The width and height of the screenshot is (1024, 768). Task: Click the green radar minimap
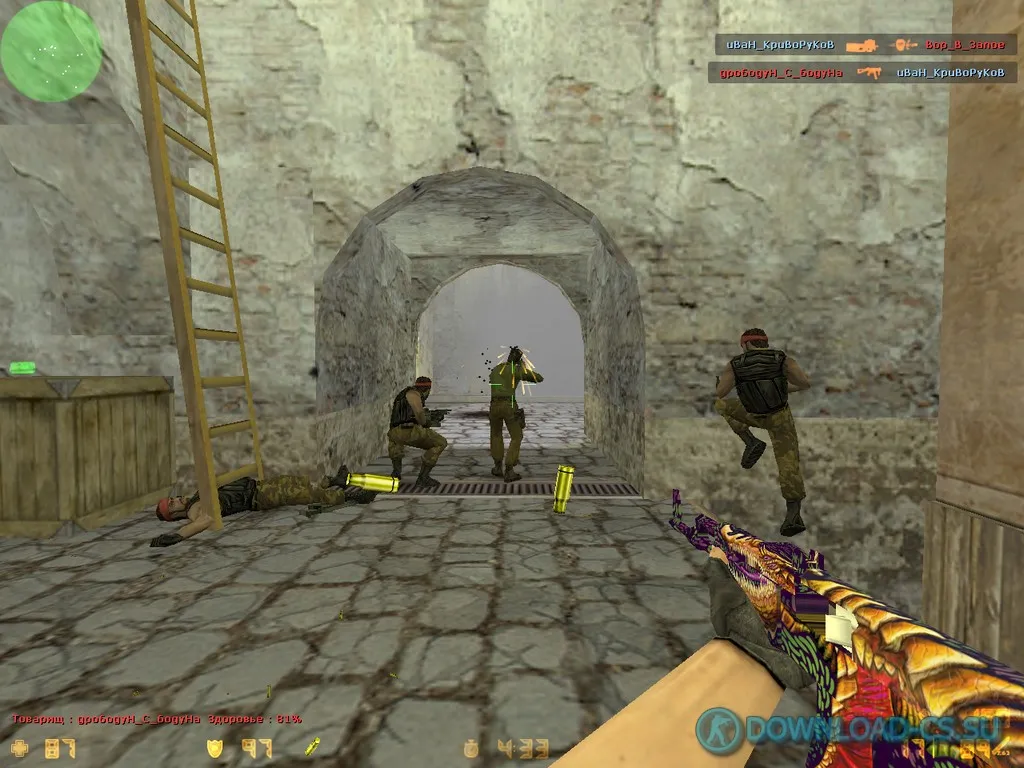coord(51,50)
